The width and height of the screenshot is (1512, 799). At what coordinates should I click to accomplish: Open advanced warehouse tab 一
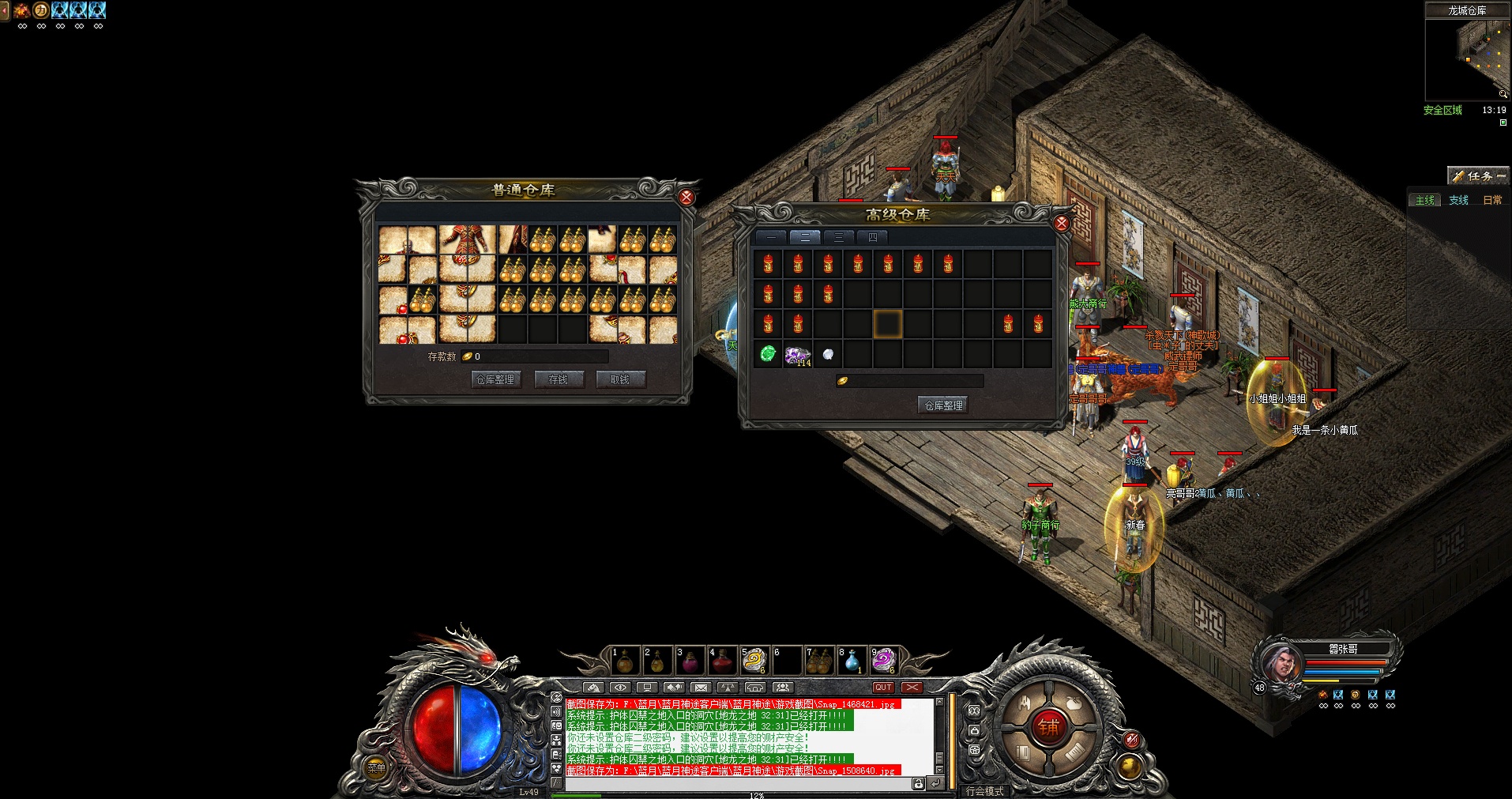(x=771, y=237)
